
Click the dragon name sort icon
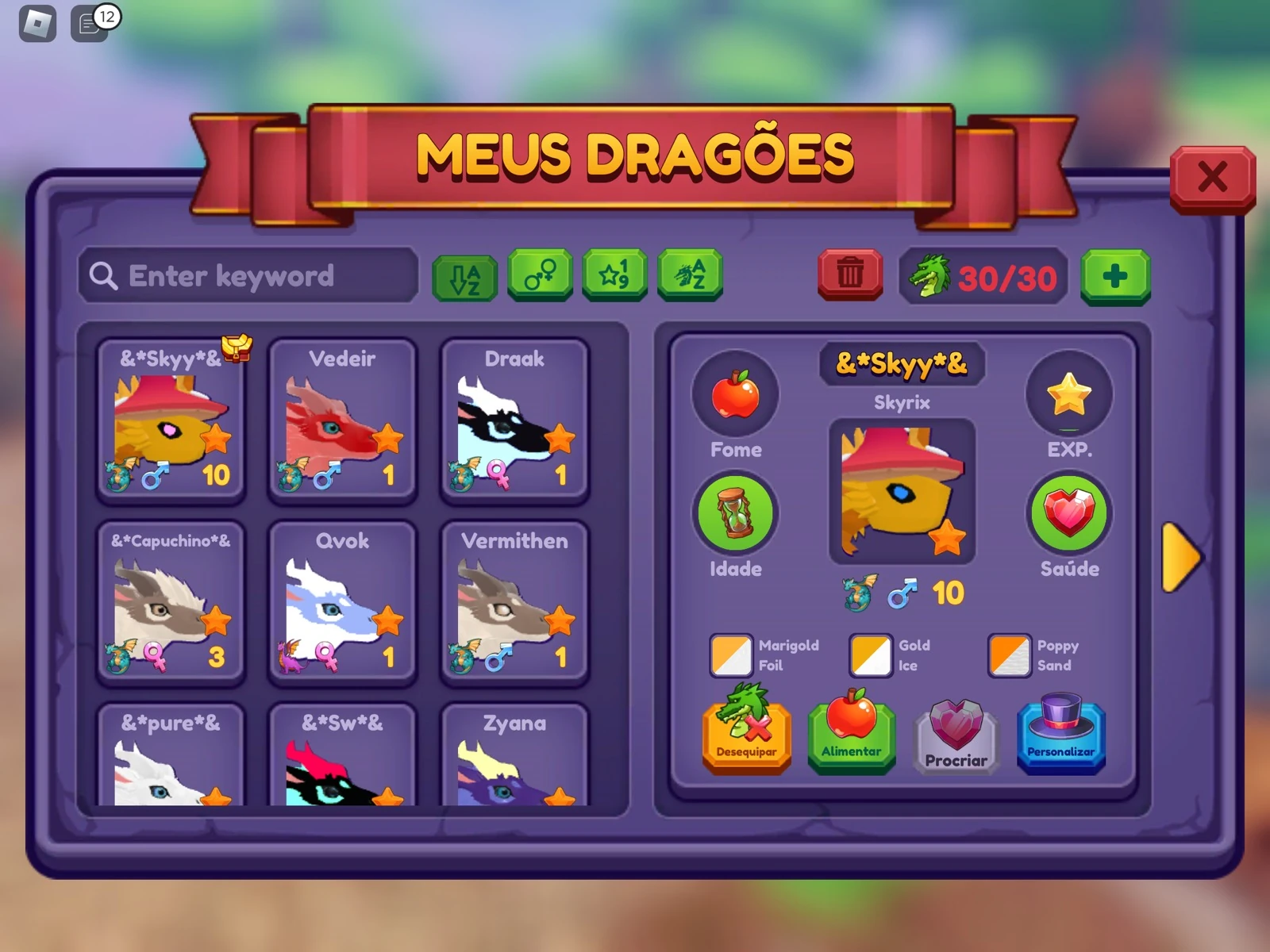pos(690,277)
